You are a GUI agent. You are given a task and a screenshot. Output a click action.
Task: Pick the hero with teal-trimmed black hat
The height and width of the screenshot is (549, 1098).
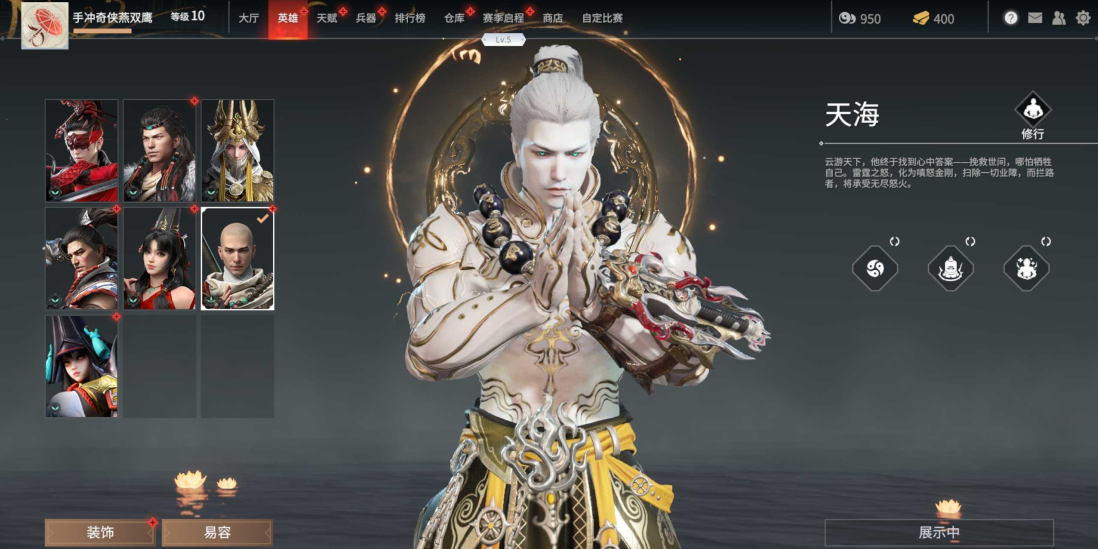(x=81, y=366)
